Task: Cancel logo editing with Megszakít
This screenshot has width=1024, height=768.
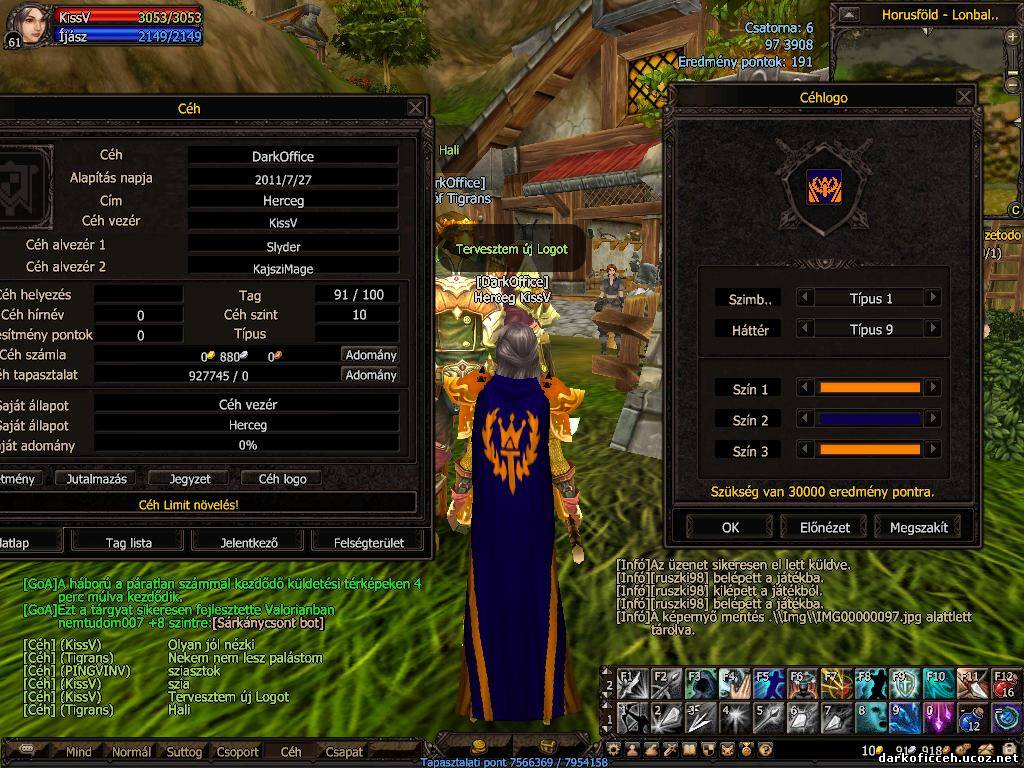Action: tap(917, 527)
